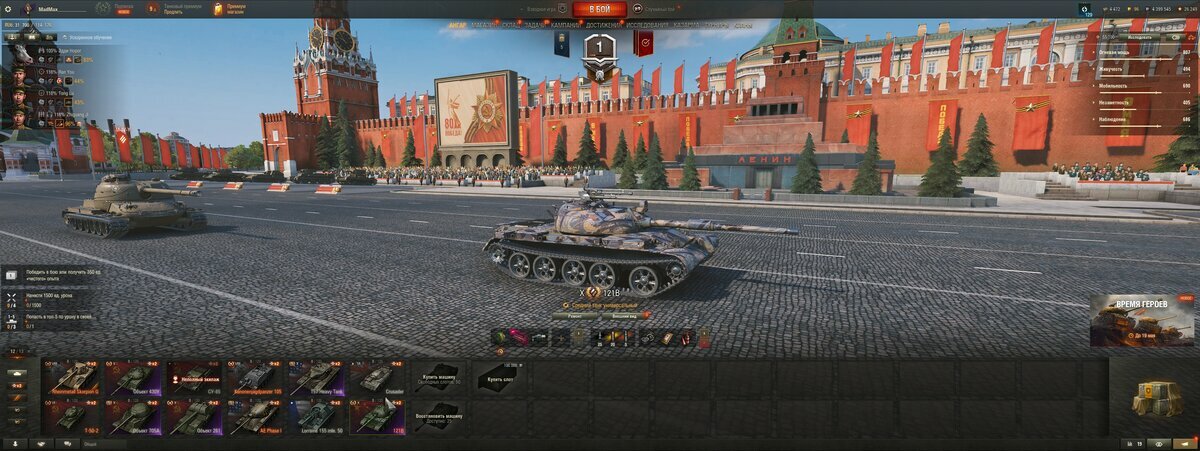
Task: Open the Время героев event banner
Action: pyautogui.click(x=1142, y=320)
